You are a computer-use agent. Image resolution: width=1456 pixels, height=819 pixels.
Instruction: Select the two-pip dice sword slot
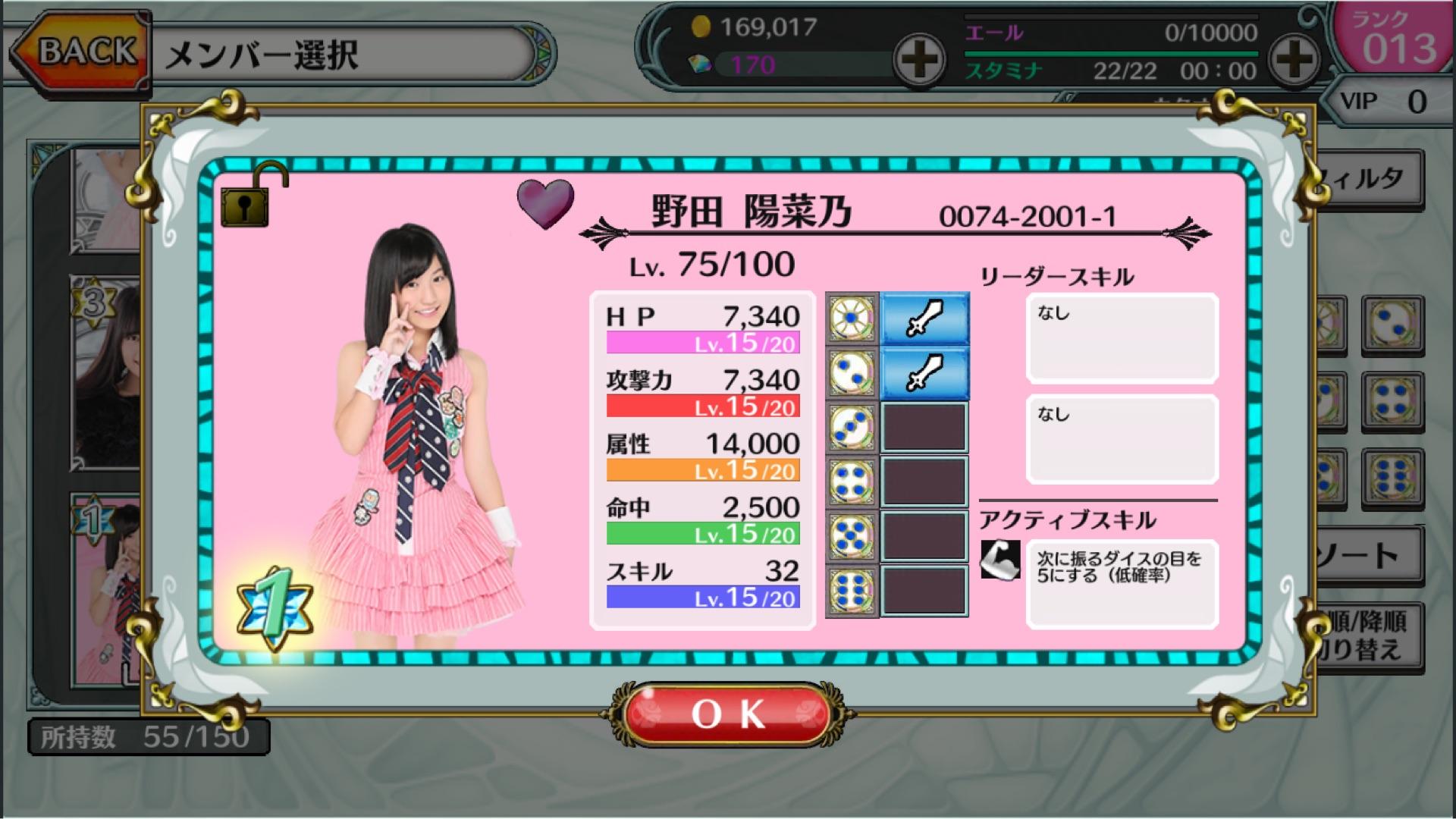click(x=924, y=373)
